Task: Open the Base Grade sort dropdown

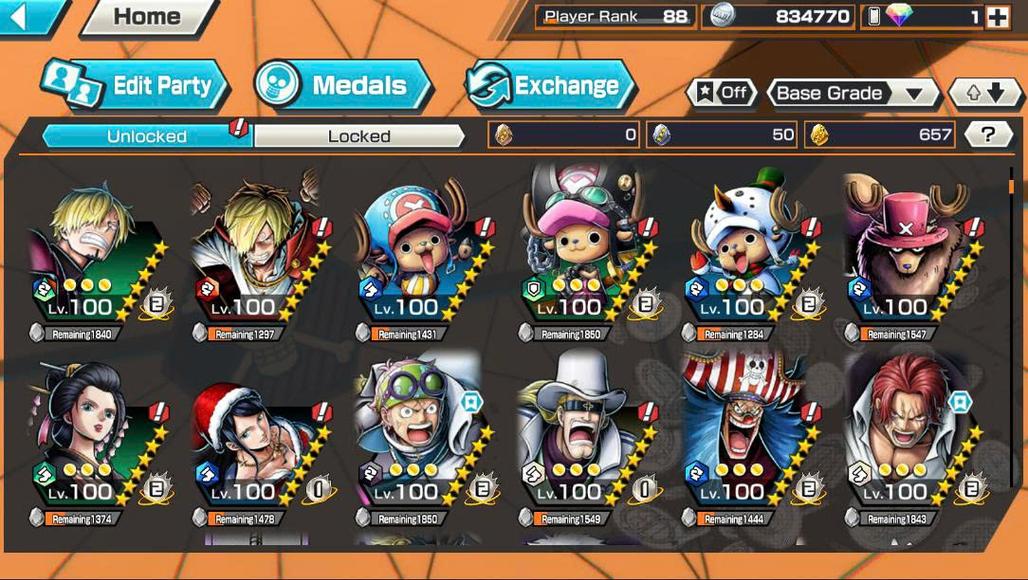Action: pyautogui.click(x=851, y=93)
